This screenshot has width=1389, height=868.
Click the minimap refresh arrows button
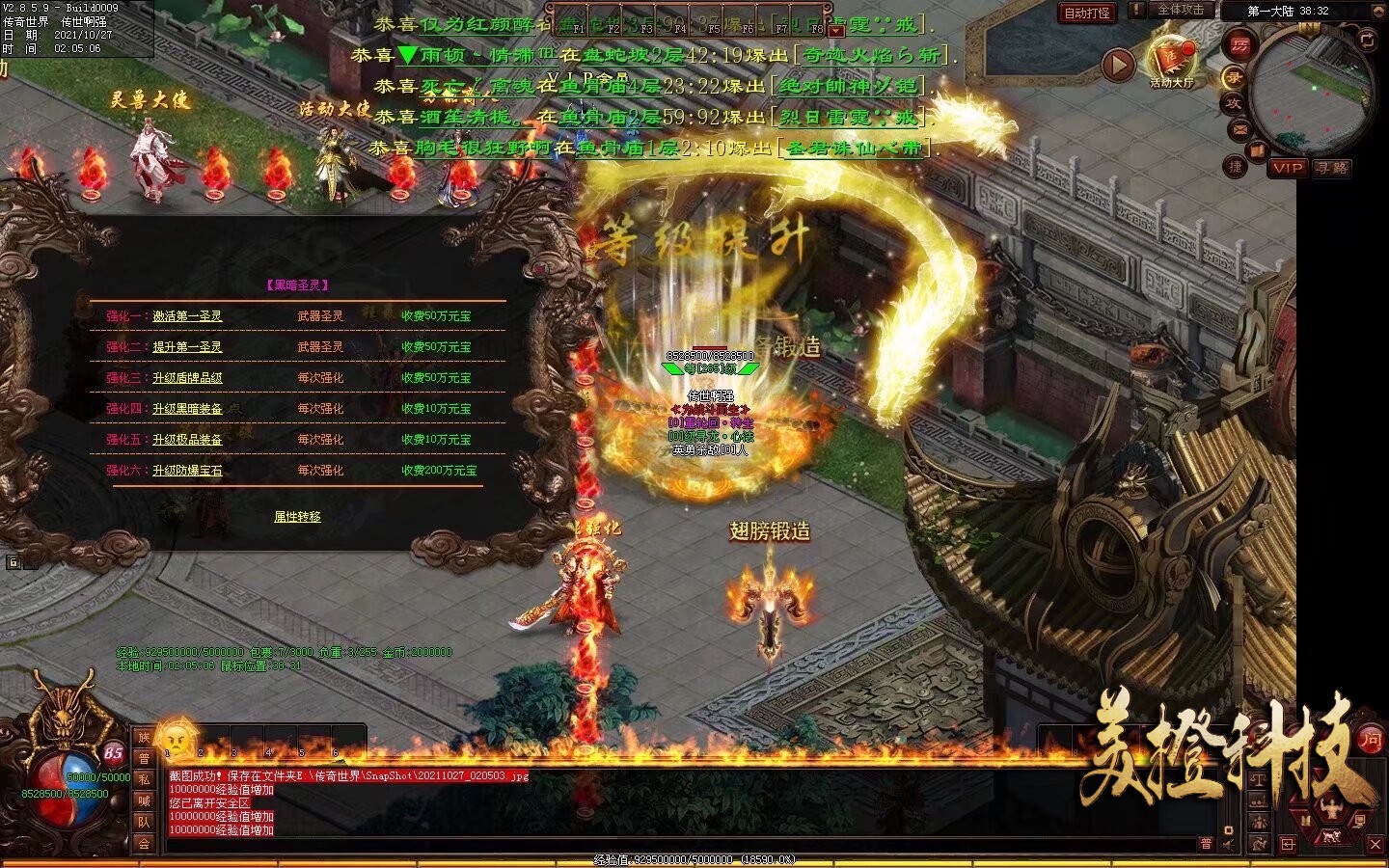1367,39
